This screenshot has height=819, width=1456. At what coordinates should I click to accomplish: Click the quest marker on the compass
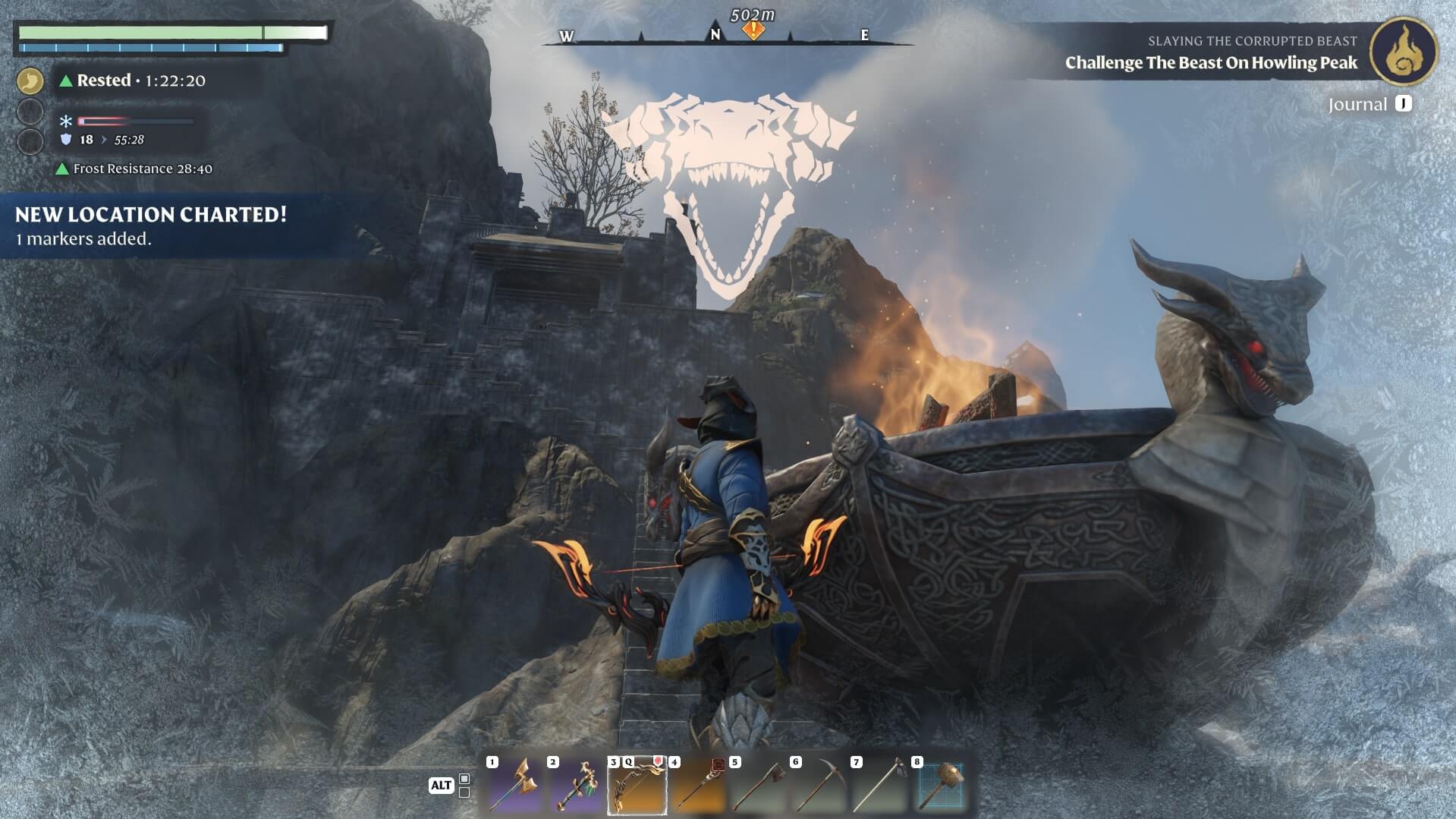click(x=753, y=31)
